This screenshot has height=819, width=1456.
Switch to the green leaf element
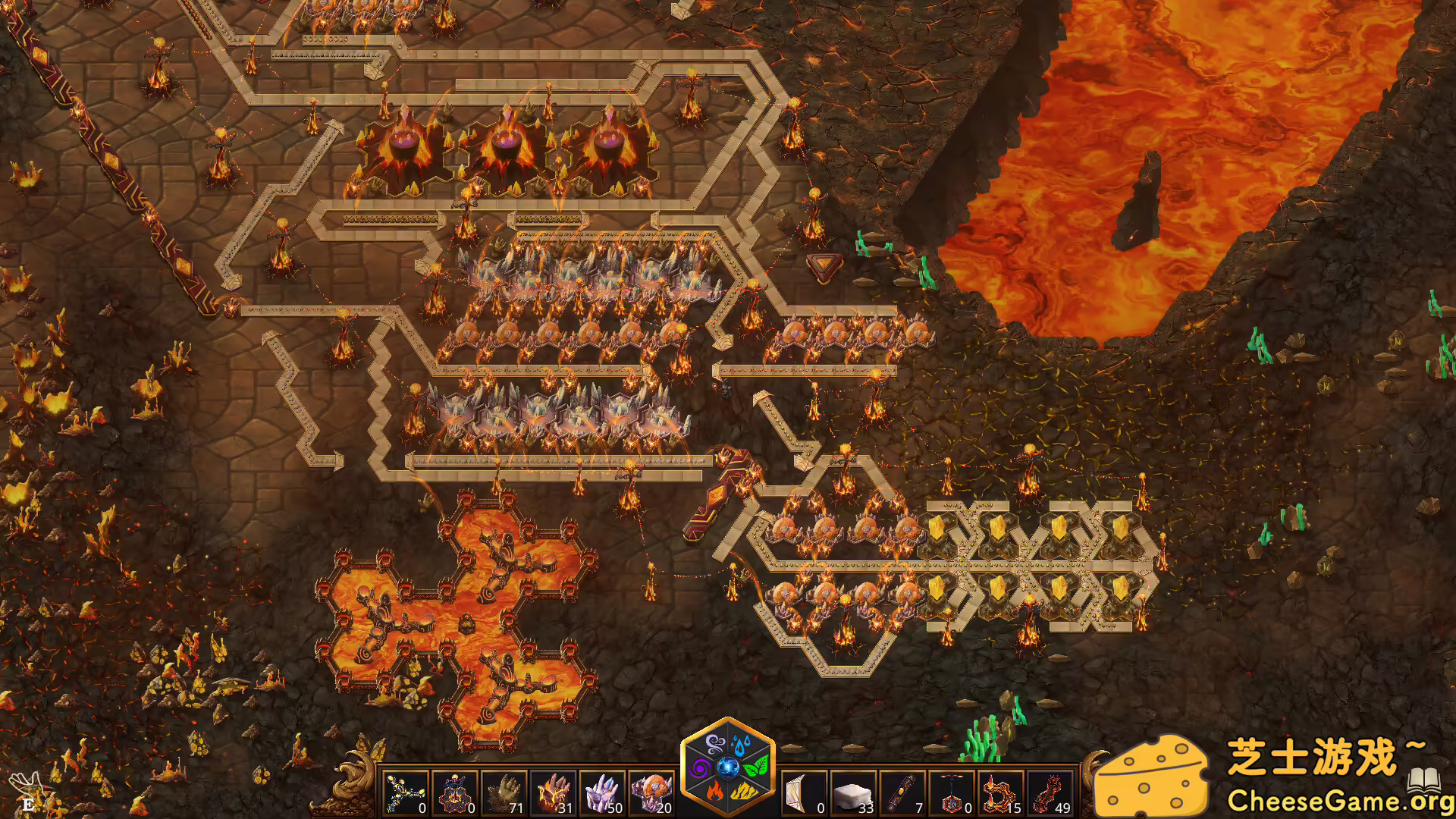coord(756,767)
